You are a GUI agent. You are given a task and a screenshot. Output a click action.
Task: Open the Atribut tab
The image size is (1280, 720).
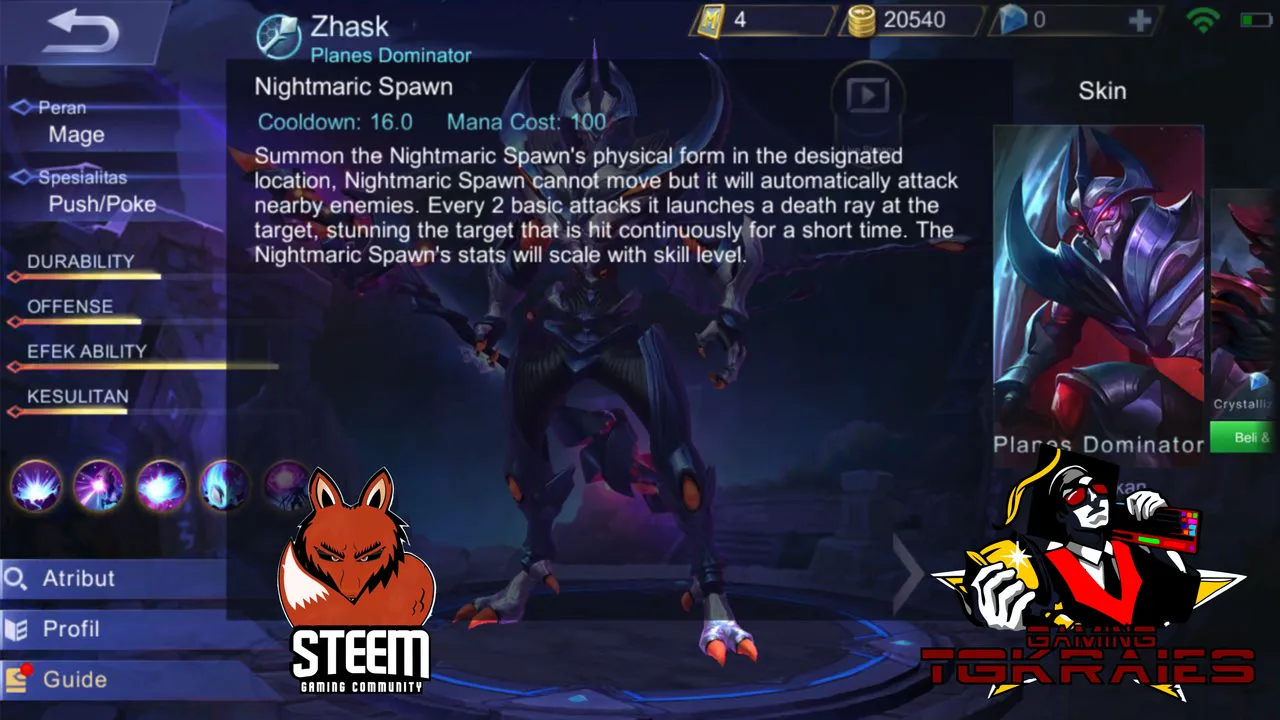pos(110,579)
